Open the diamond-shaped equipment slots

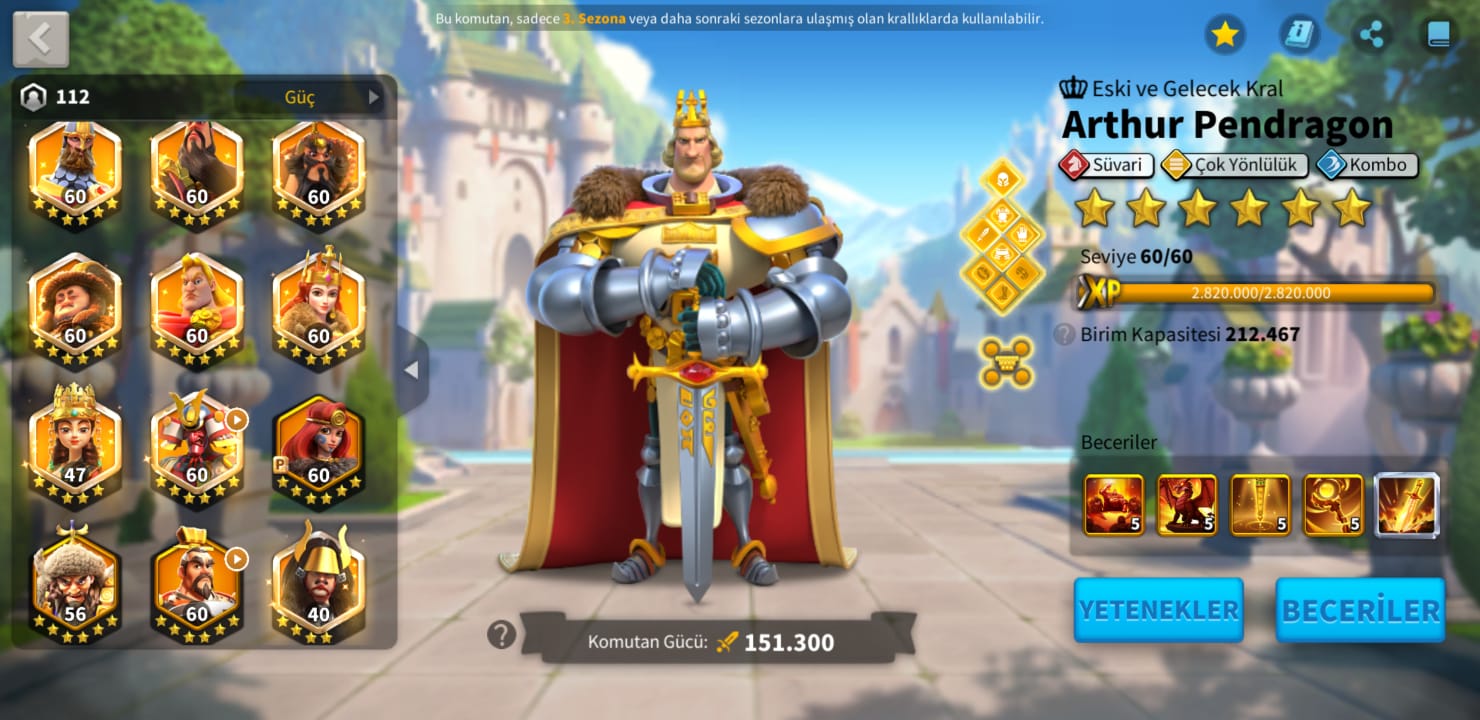1002,234
